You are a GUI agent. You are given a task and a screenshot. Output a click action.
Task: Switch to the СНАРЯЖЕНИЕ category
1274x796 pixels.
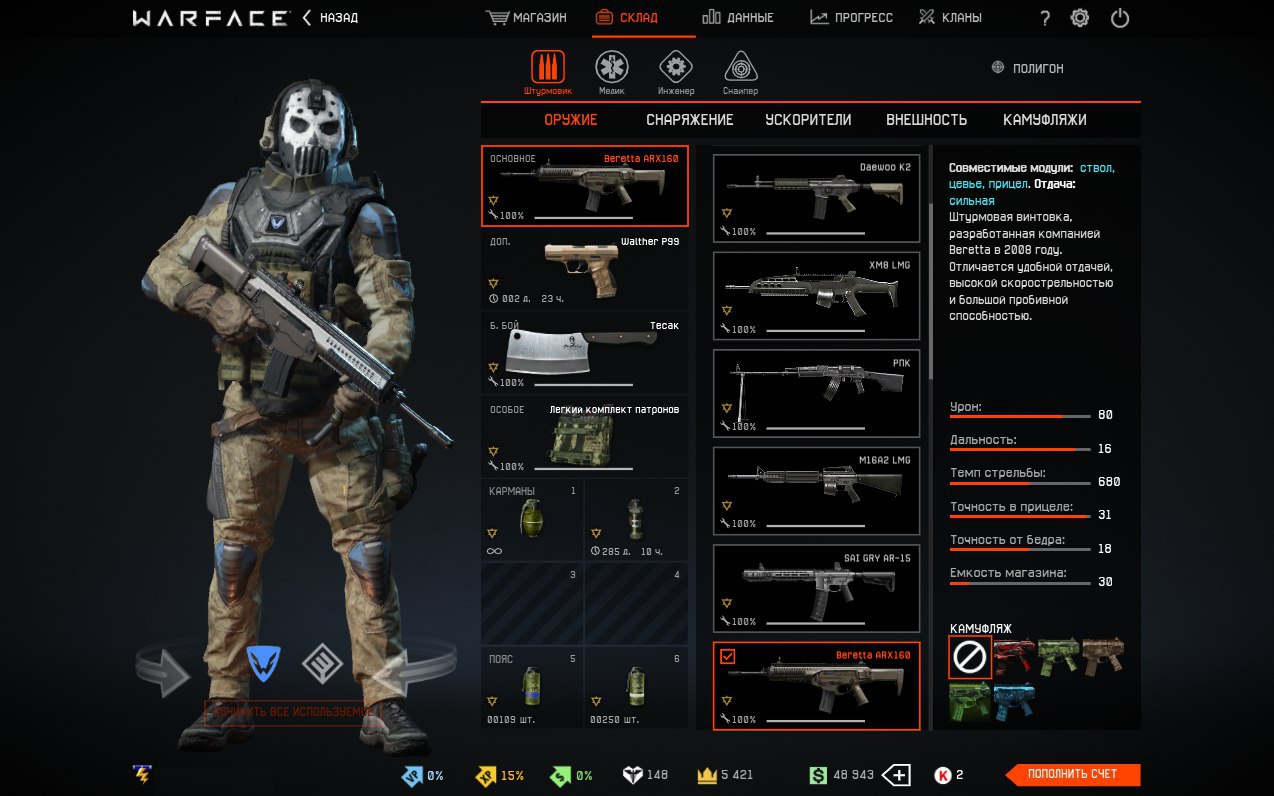[x=689, y=120]
